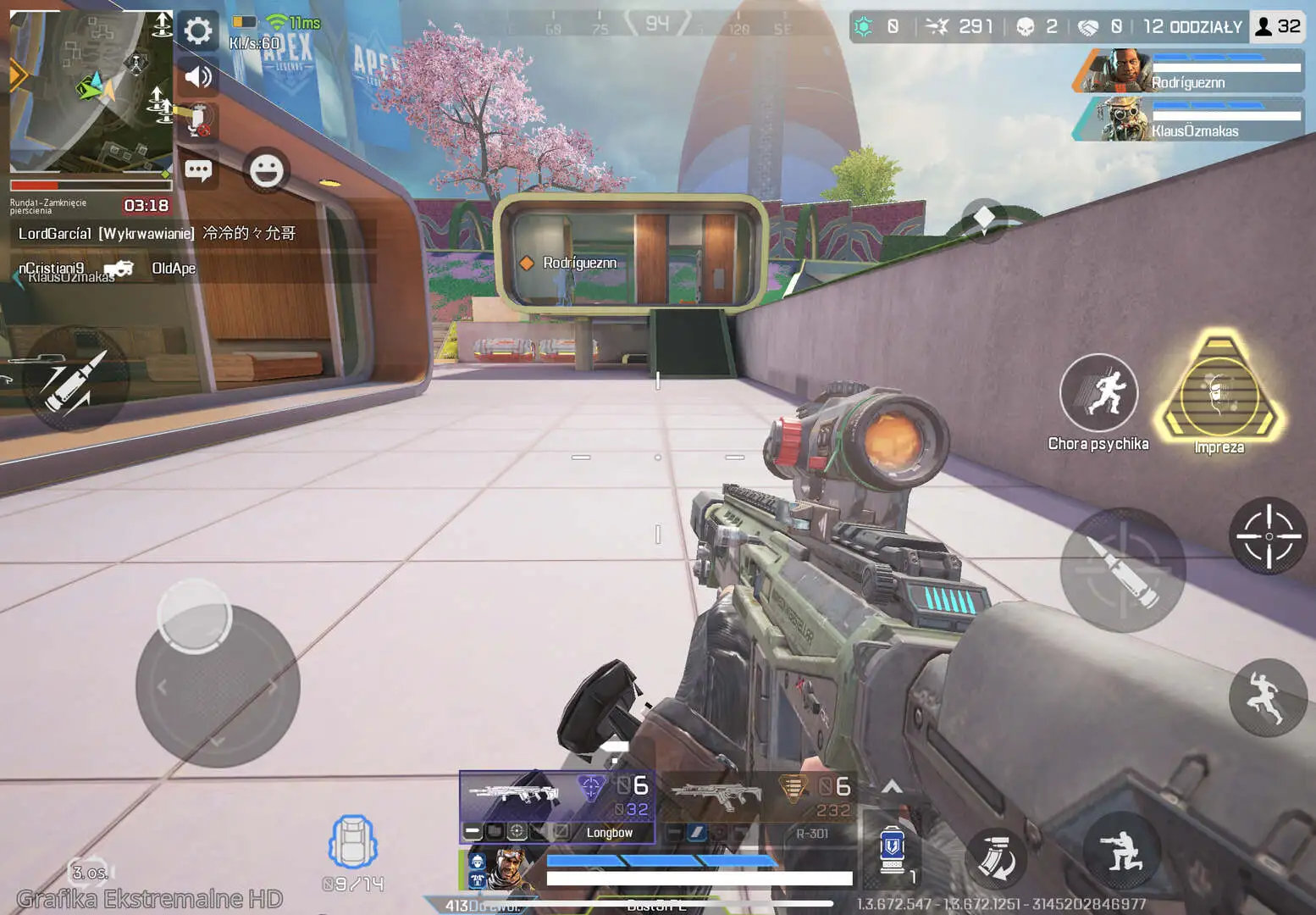Trigger the Impreza ultimate ability

(1219, 394)
